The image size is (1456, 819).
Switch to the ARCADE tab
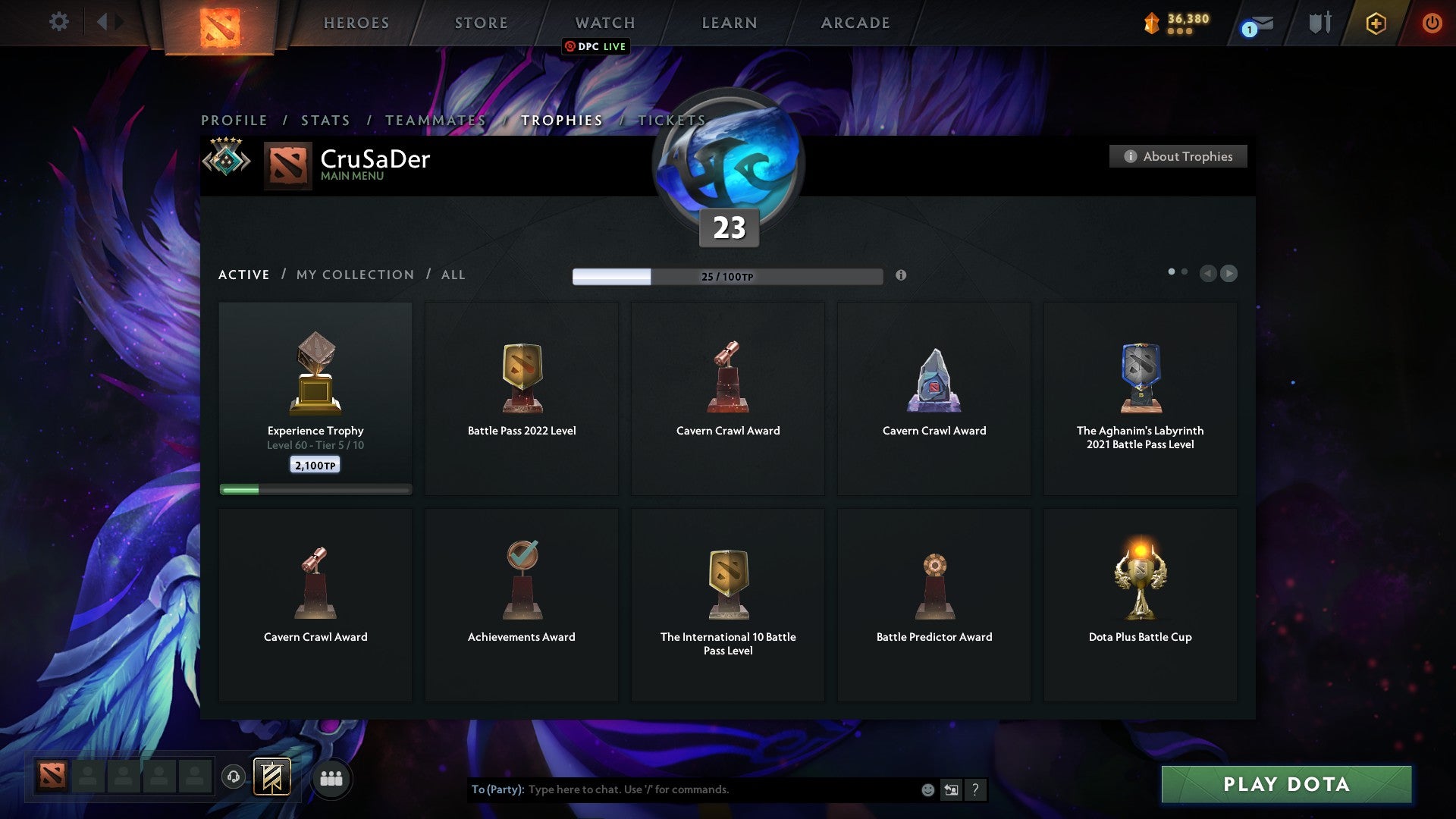coord(854,23)
